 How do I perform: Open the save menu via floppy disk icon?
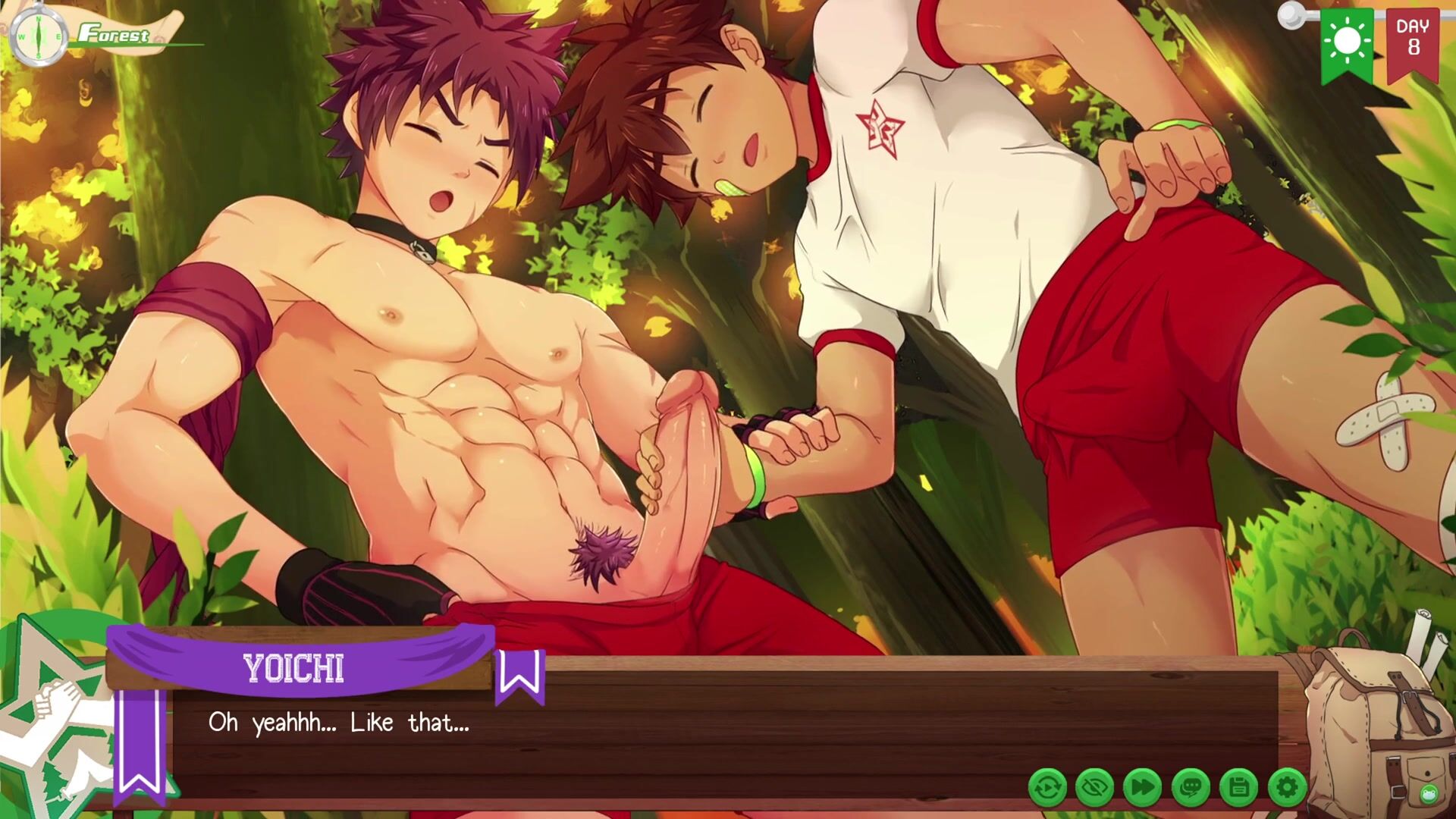(1239, 789)
